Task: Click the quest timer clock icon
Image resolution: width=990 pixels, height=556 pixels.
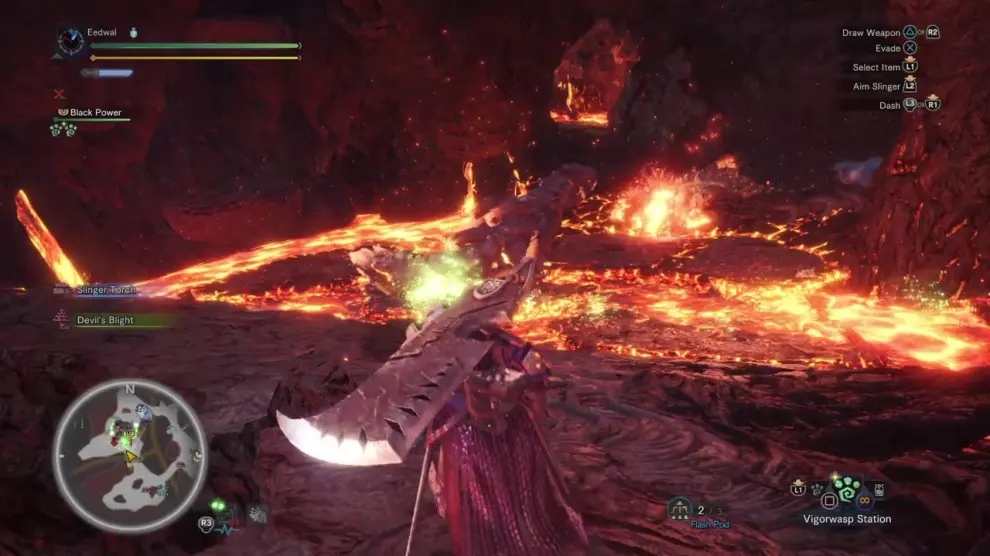Action: click(71, 41)
